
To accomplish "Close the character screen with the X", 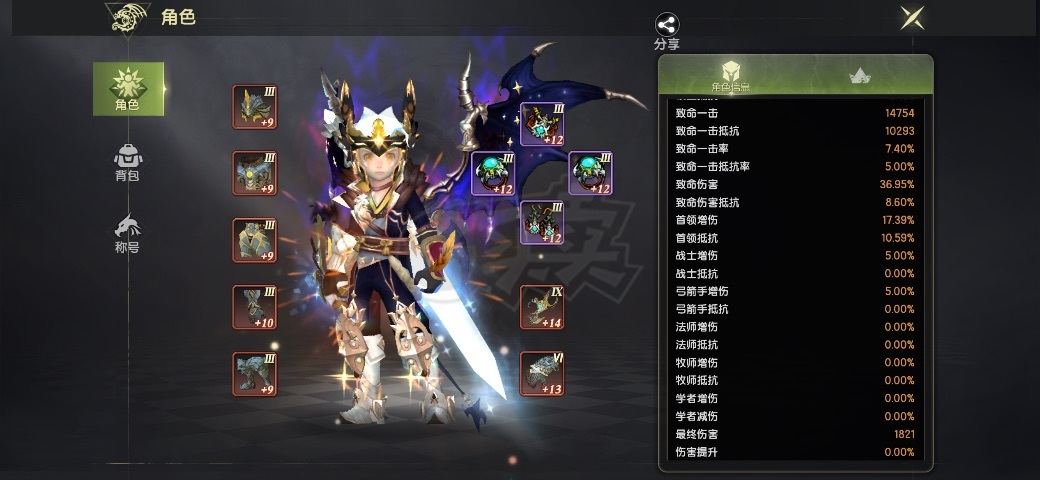I will click(911, 18).
